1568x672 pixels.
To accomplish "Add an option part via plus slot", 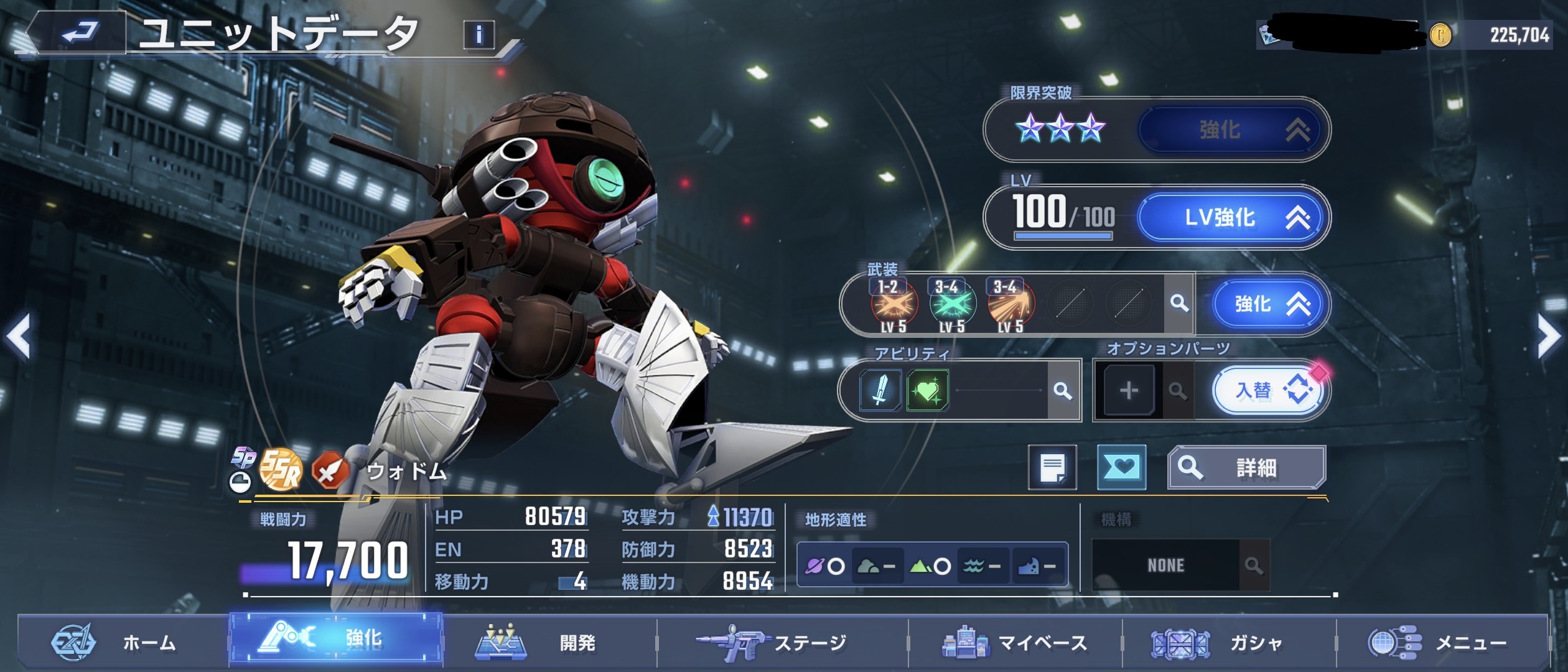I will coord(1129,391).
